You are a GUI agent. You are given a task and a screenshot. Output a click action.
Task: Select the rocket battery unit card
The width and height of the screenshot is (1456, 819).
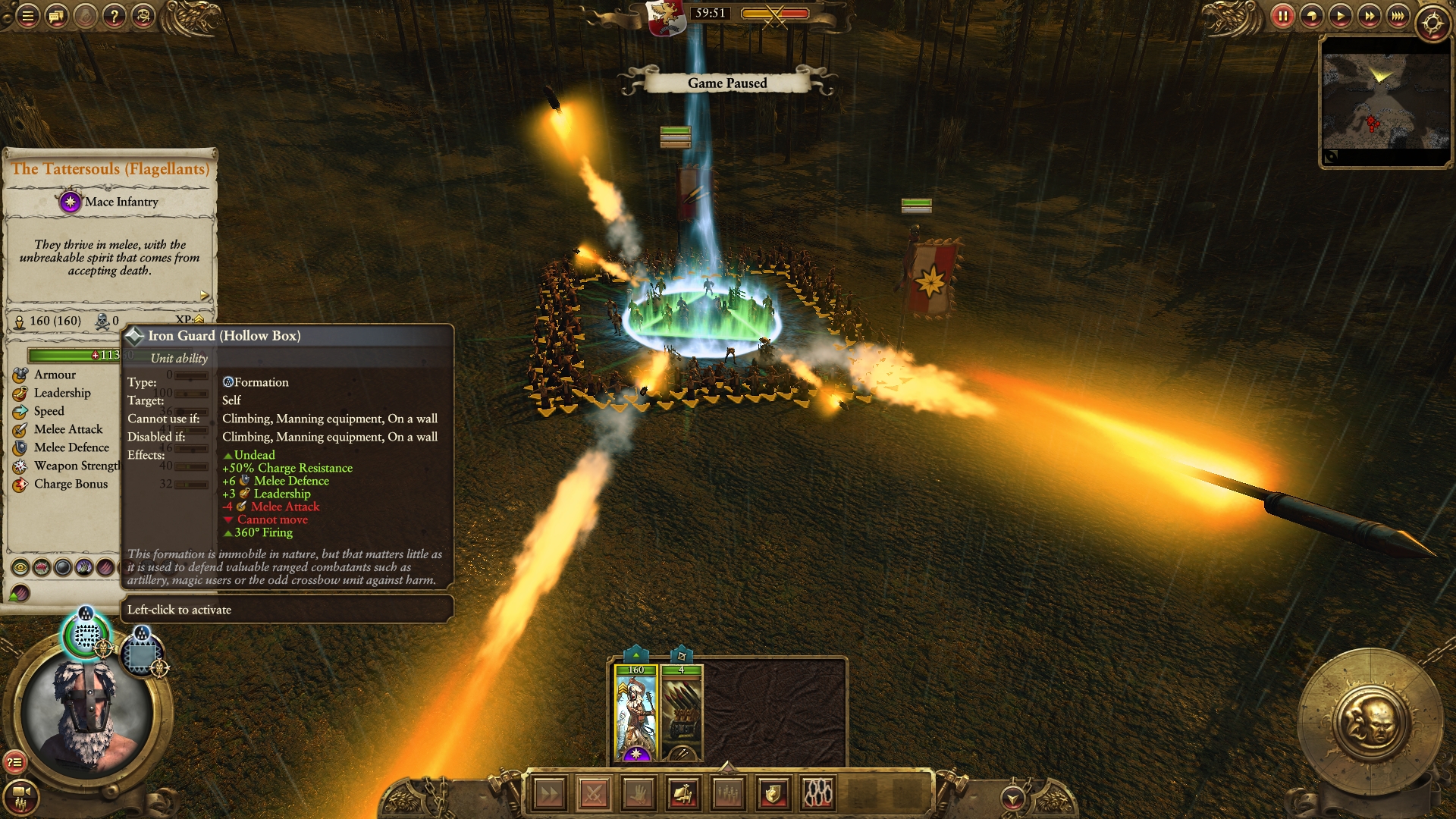682,714
